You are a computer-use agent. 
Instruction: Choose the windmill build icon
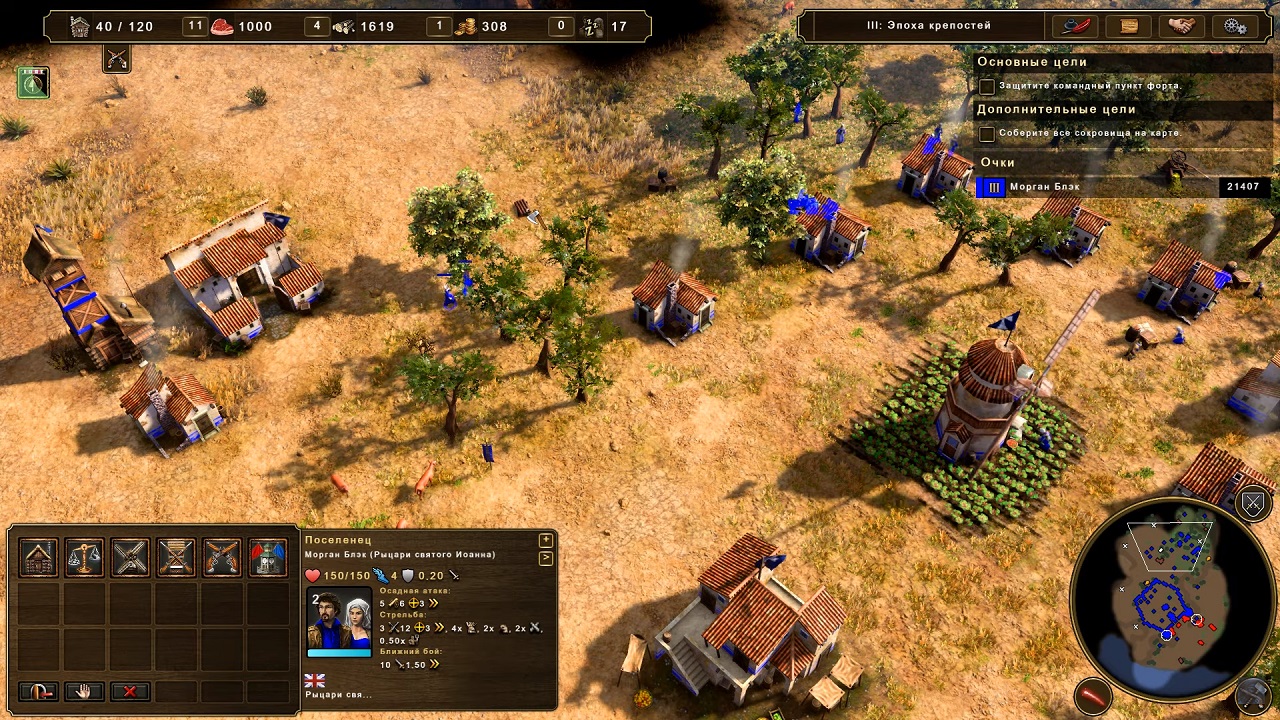tap(131, 558)
